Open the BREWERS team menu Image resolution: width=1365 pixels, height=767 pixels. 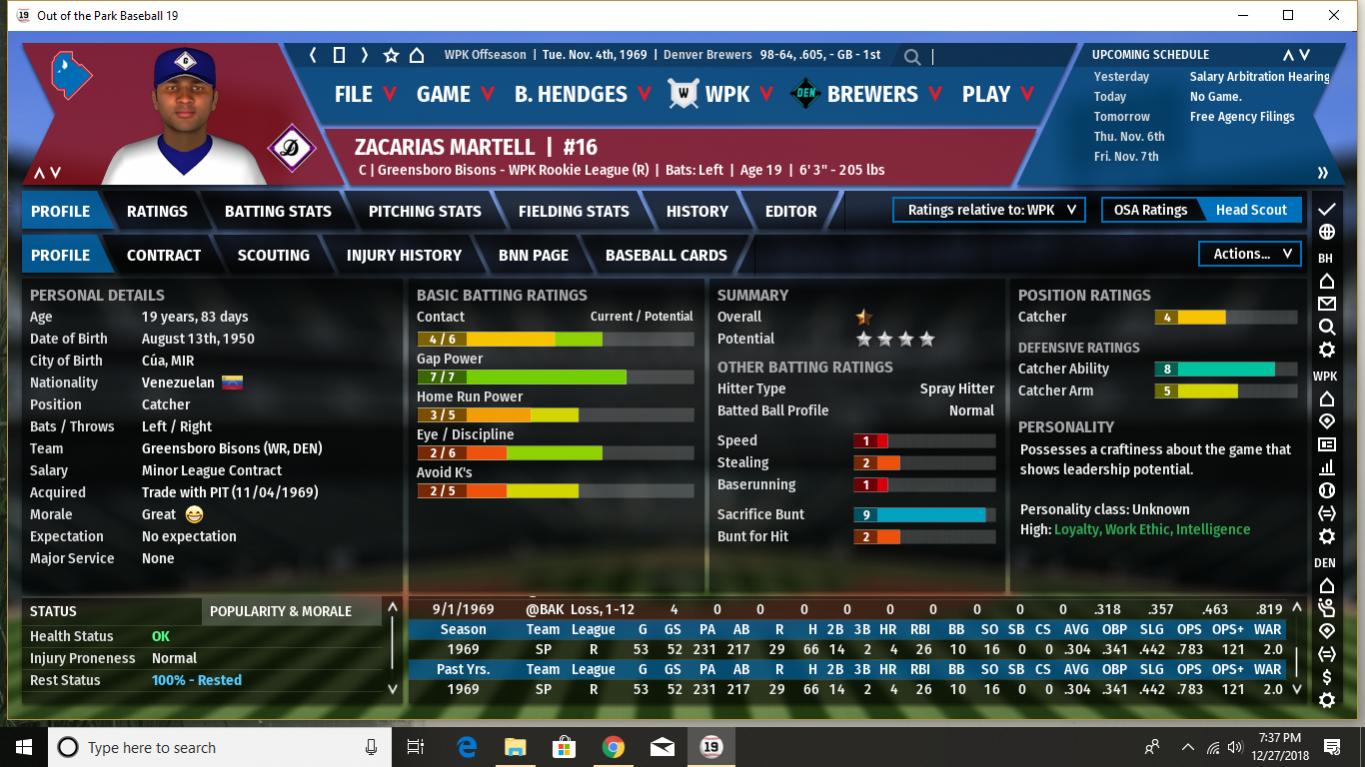coord(872,94)
